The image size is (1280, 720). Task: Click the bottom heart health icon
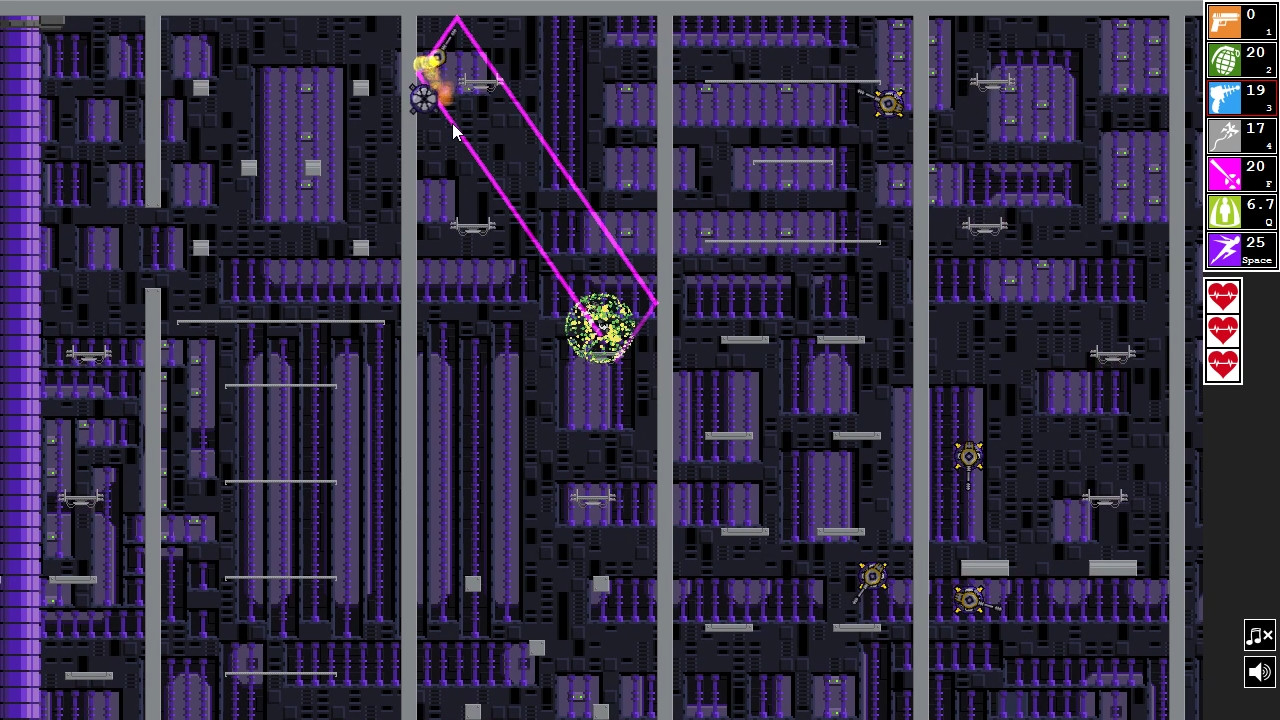(1223, 366)
